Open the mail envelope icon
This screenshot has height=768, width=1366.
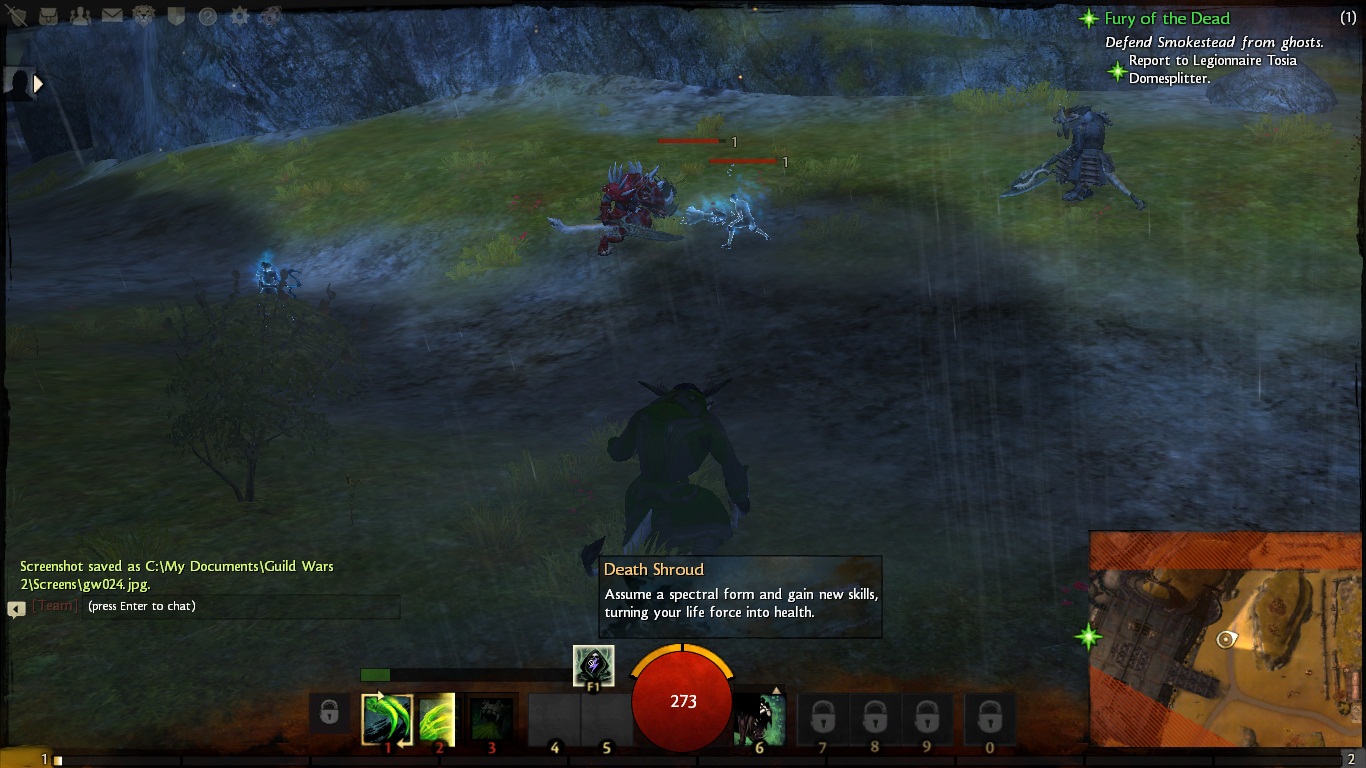pyautogui.click(x=112, y=16)
